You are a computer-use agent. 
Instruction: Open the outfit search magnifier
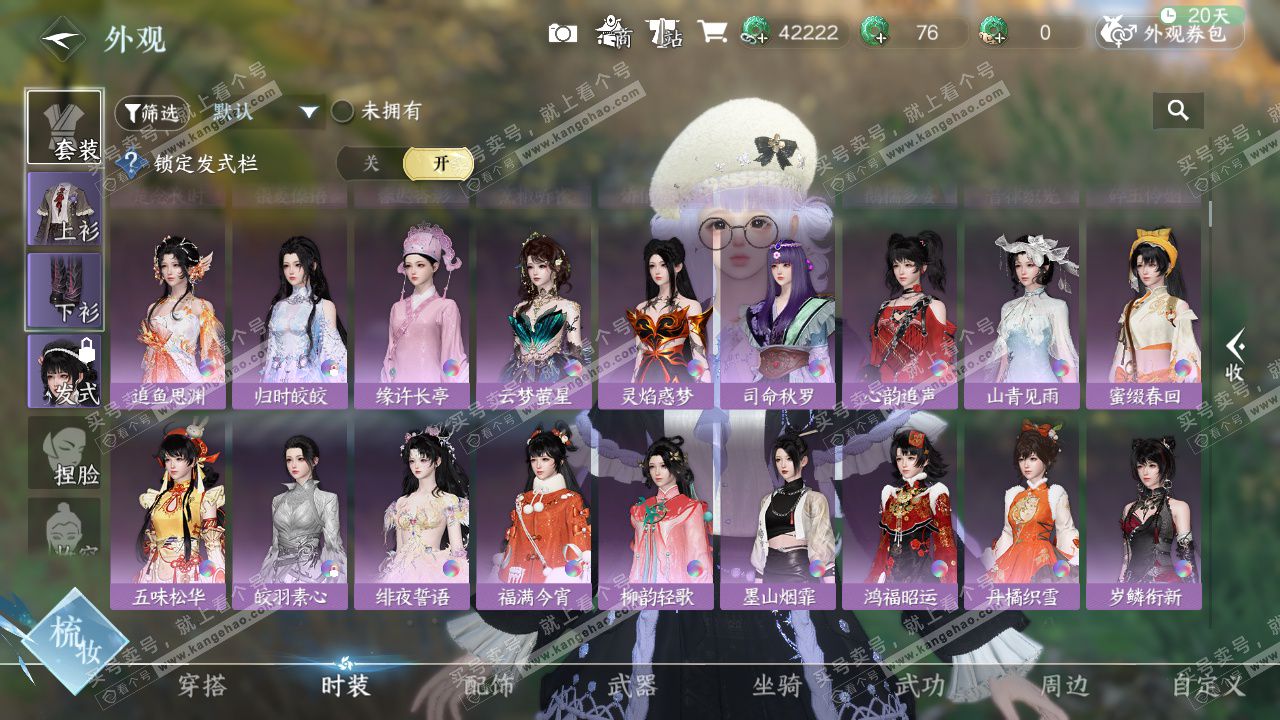pos(1178,111)
